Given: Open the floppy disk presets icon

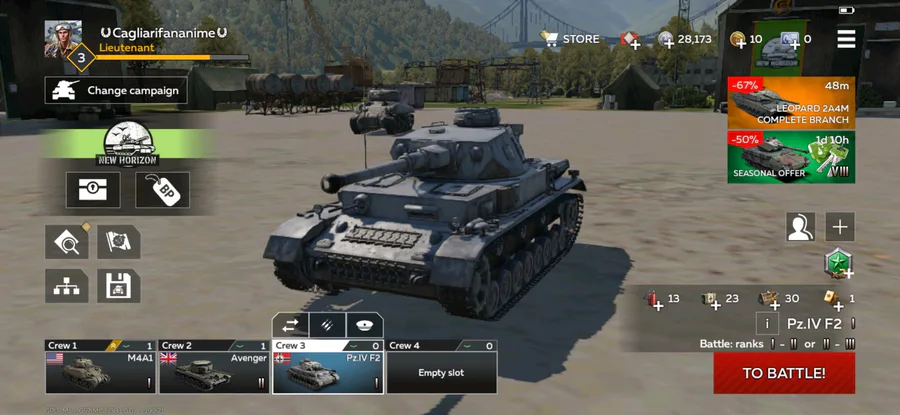Looking at the screenshot, I should (x=118, y=287).
